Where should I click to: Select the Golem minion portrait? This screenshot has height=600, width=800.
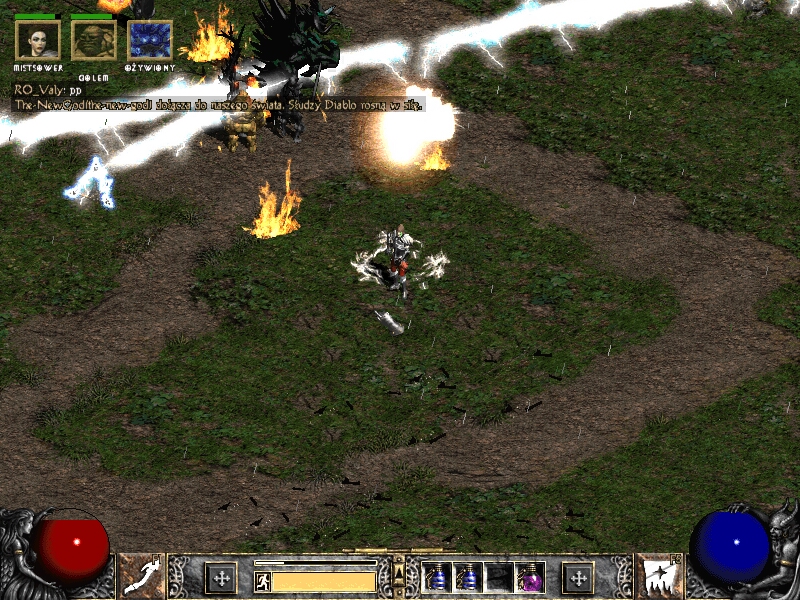94,40
